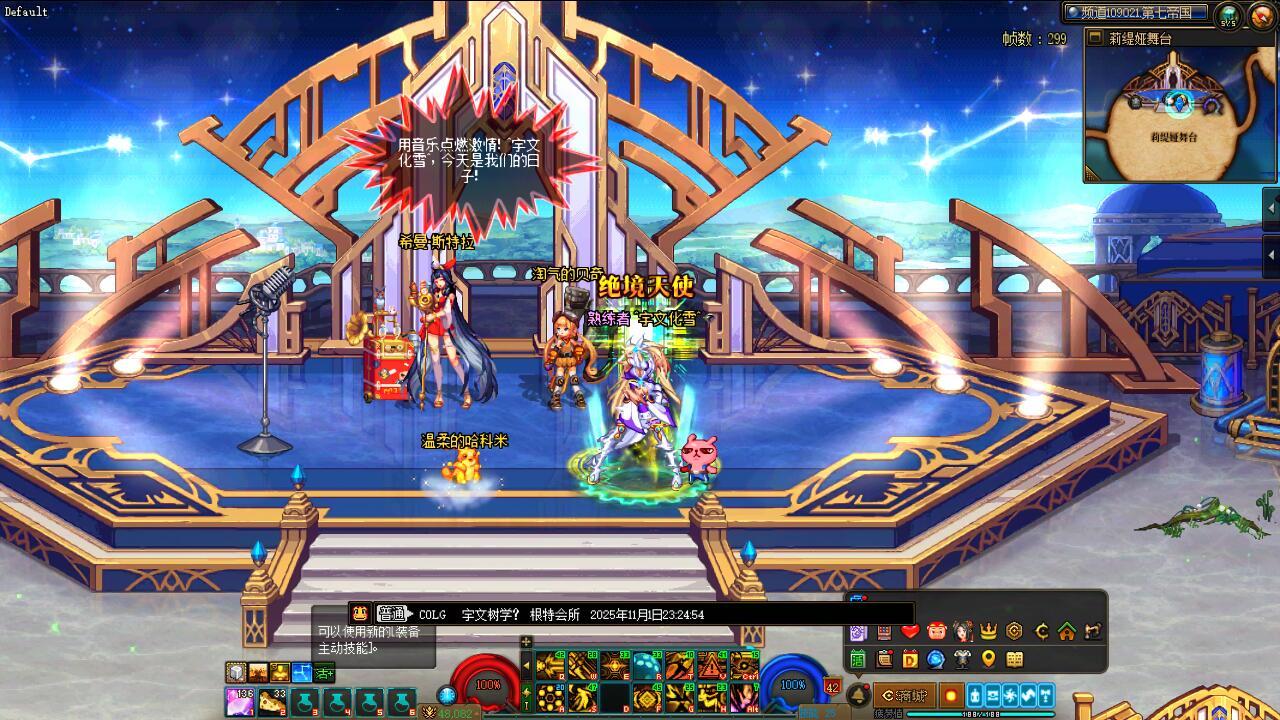Select the golden crown icon
1280x720 pixels.
989,631
